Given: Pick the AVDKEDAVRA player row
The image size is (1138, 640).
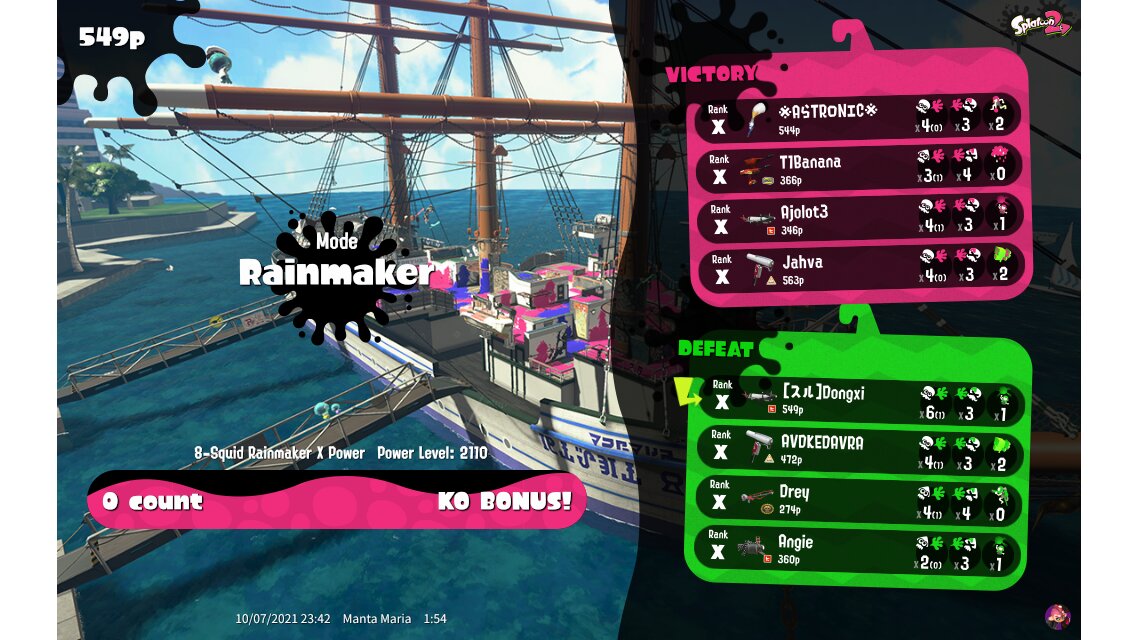Looking at the screenshot, I should pos(858,449).
